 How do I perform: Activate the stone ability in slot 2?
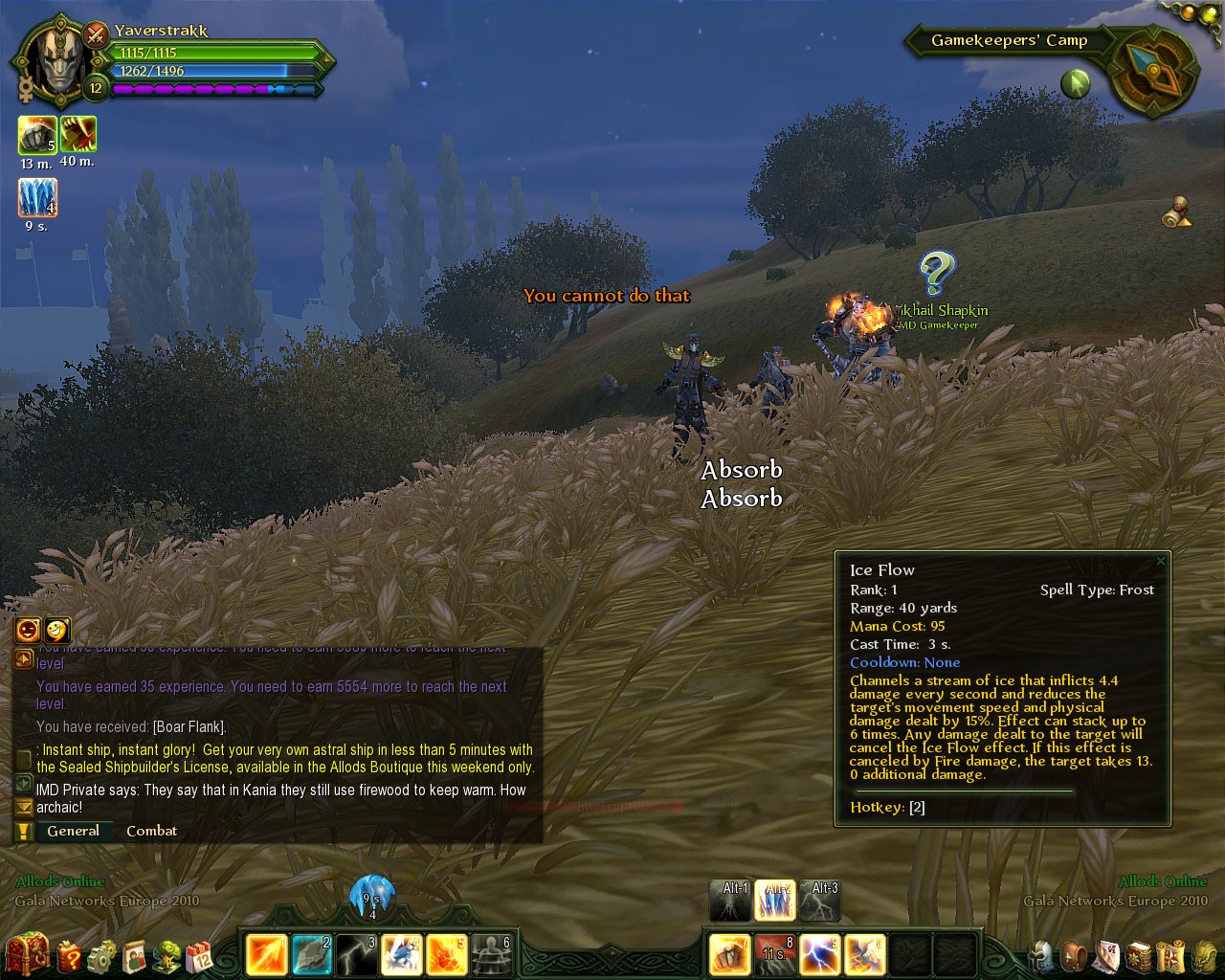[x=311, y=954]
